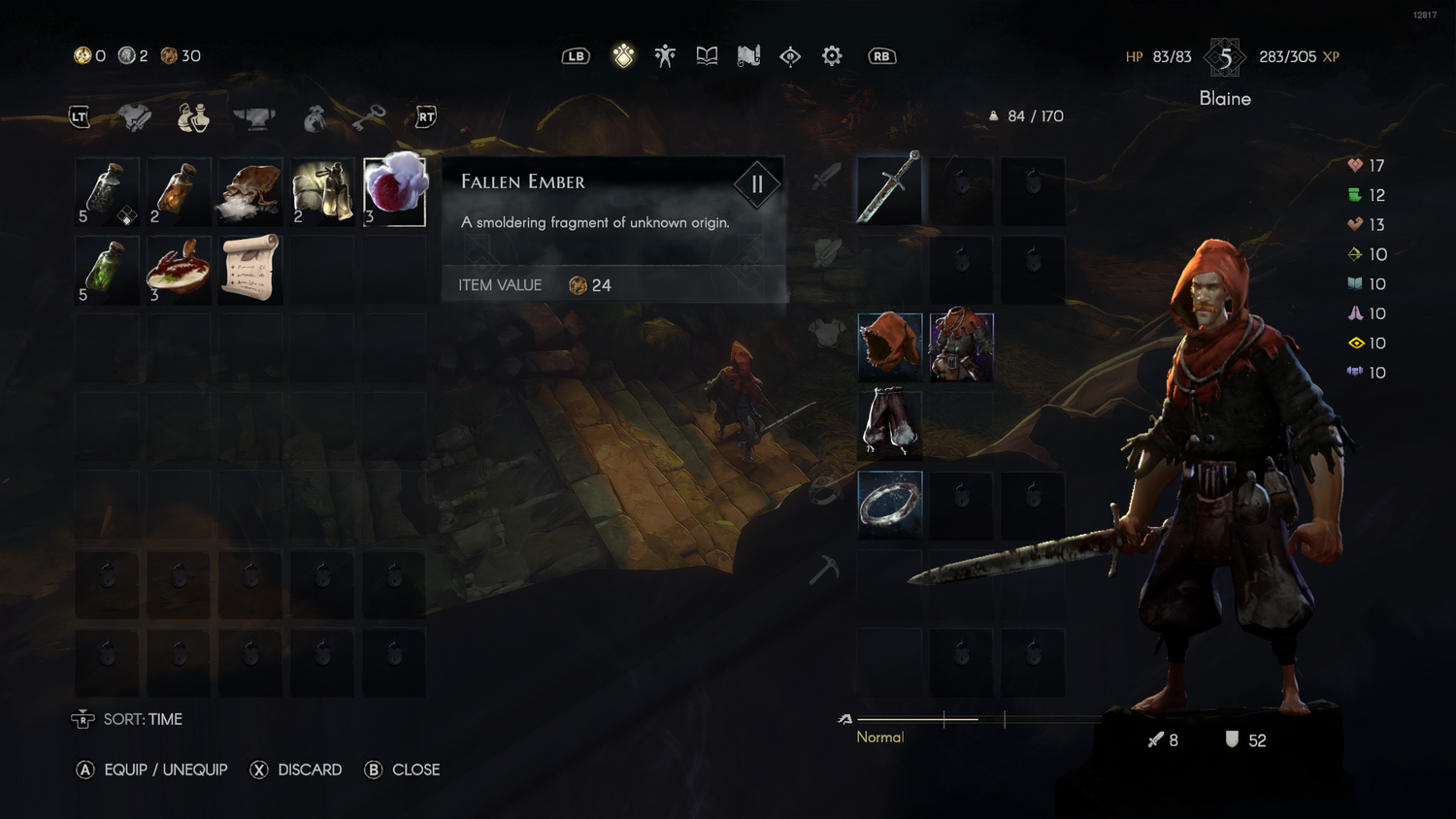This screenshot has width=1456, height=819.
Task: Open the character skills figure tab
Action: click(x=665, y=56)
